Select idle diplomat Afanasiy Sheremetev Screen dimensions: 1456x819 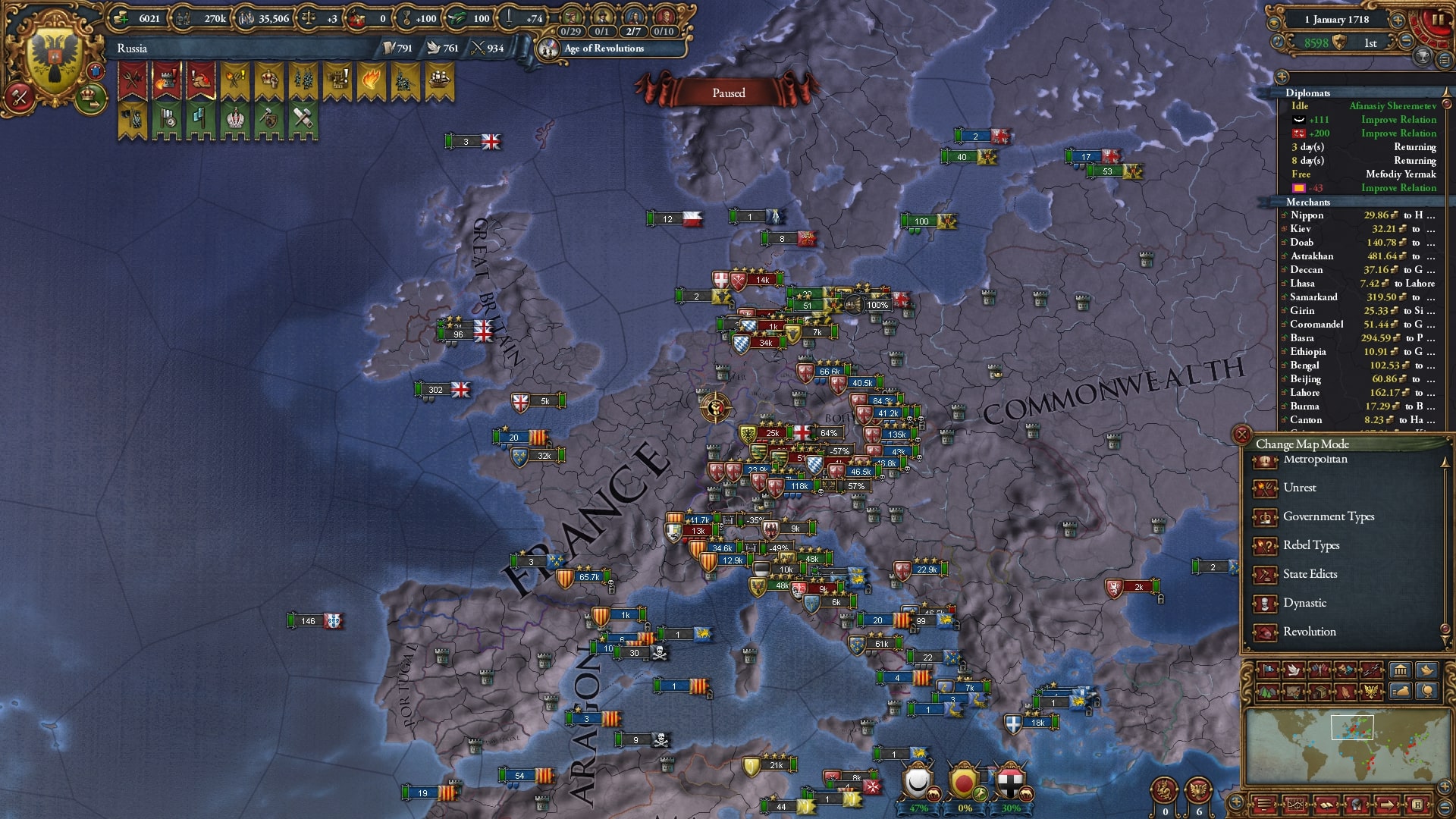click(1392, 106)
